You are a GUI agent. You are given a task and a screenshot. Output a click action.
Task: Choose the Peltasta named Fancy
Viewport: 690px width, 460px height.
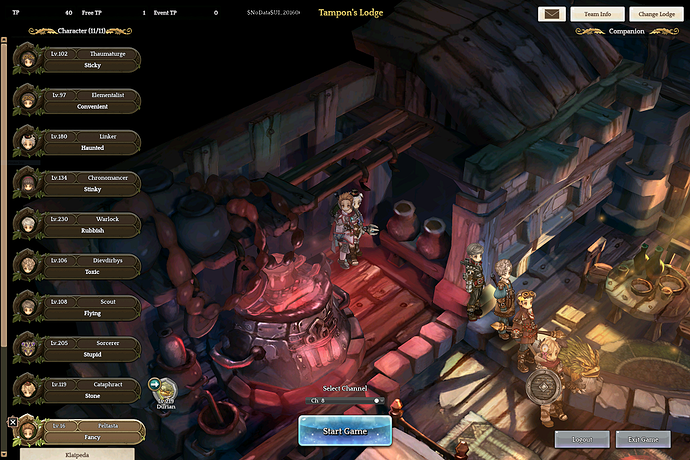[x=90, y=431]
